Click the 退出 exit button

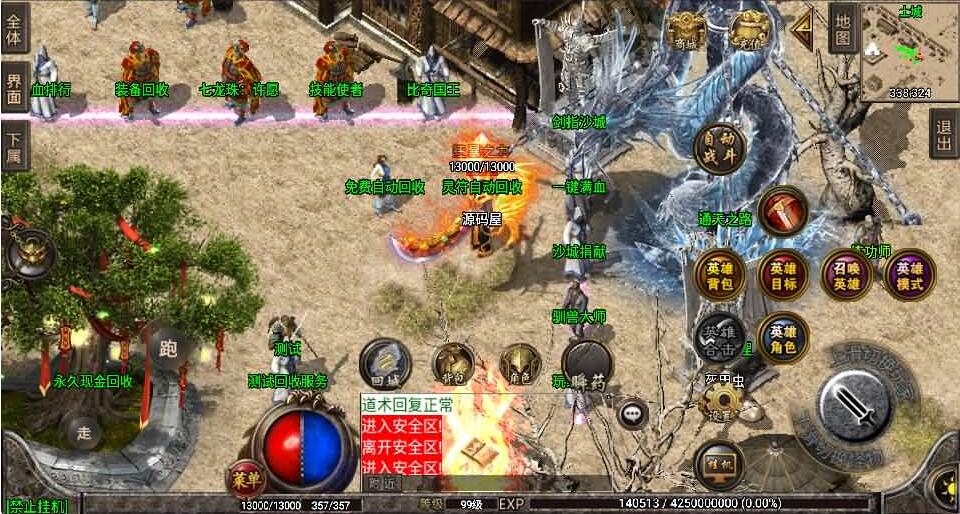(943, 134)
